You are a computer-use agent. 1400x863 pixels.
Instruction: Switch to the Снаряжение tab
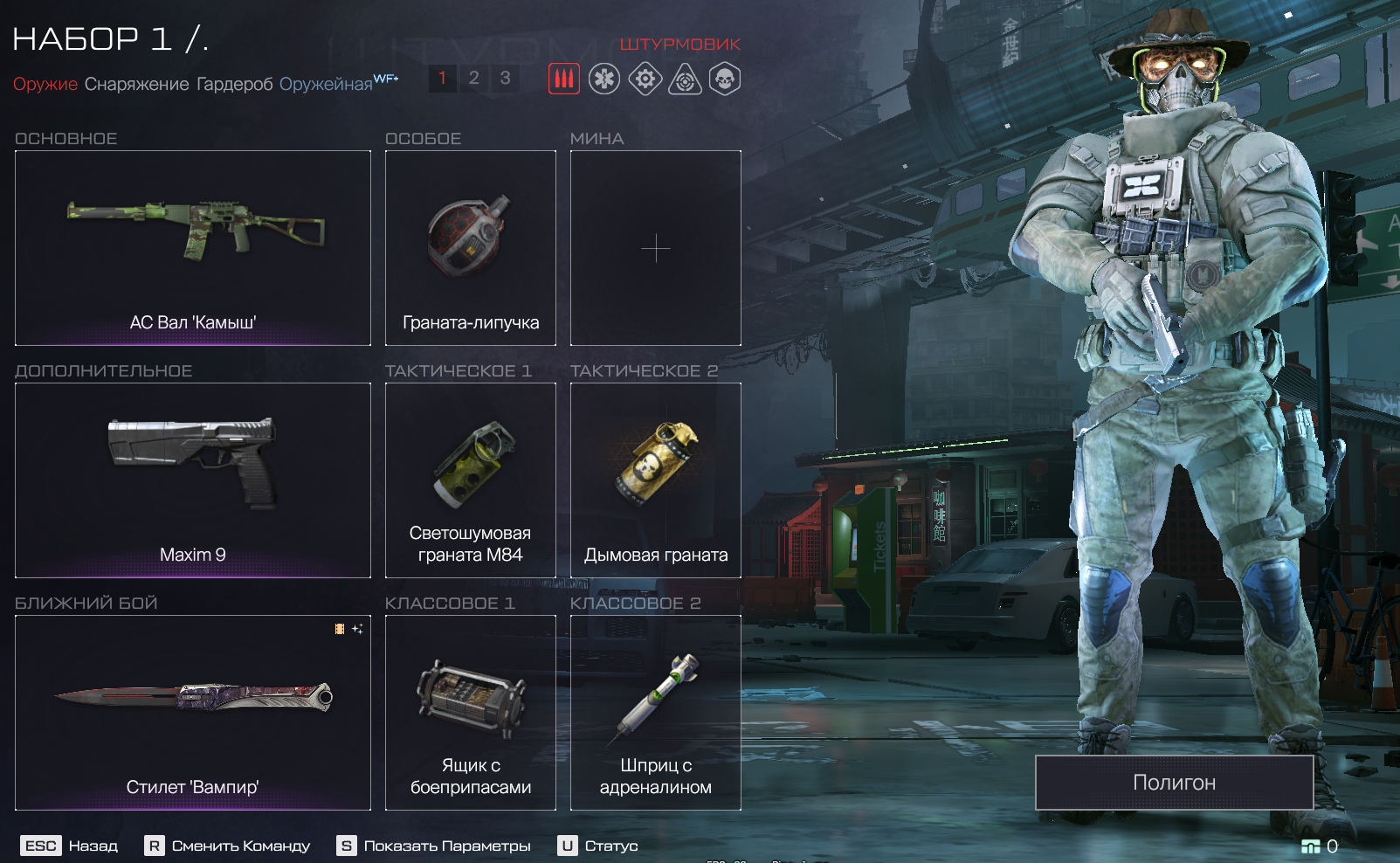[136, 84]
